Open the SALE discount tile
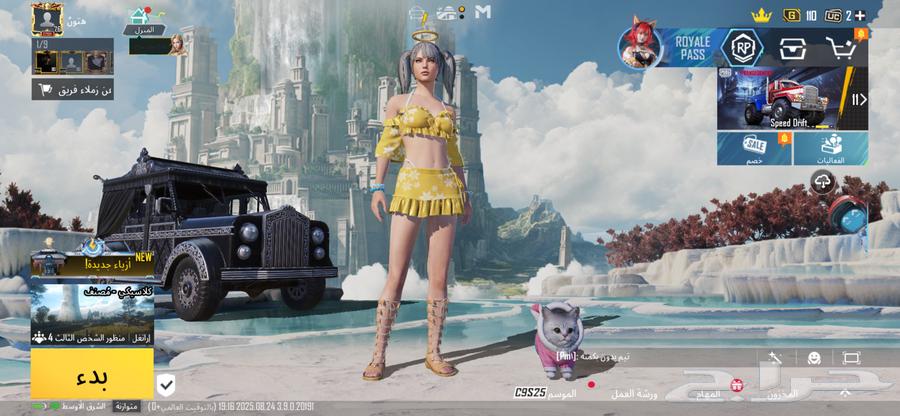 tap(755, 149)
